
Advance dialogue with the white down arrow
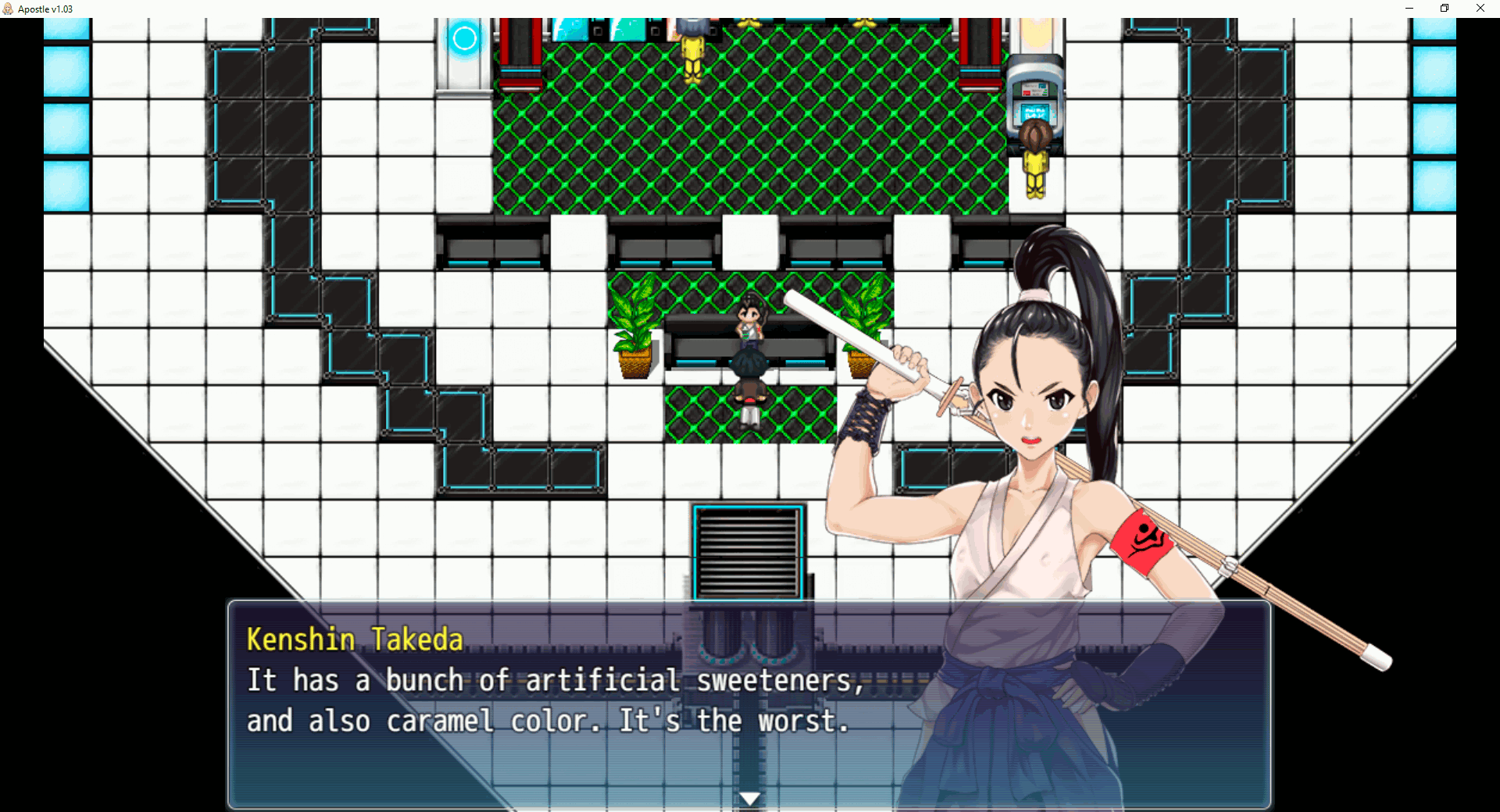click(x=750, y=799)
